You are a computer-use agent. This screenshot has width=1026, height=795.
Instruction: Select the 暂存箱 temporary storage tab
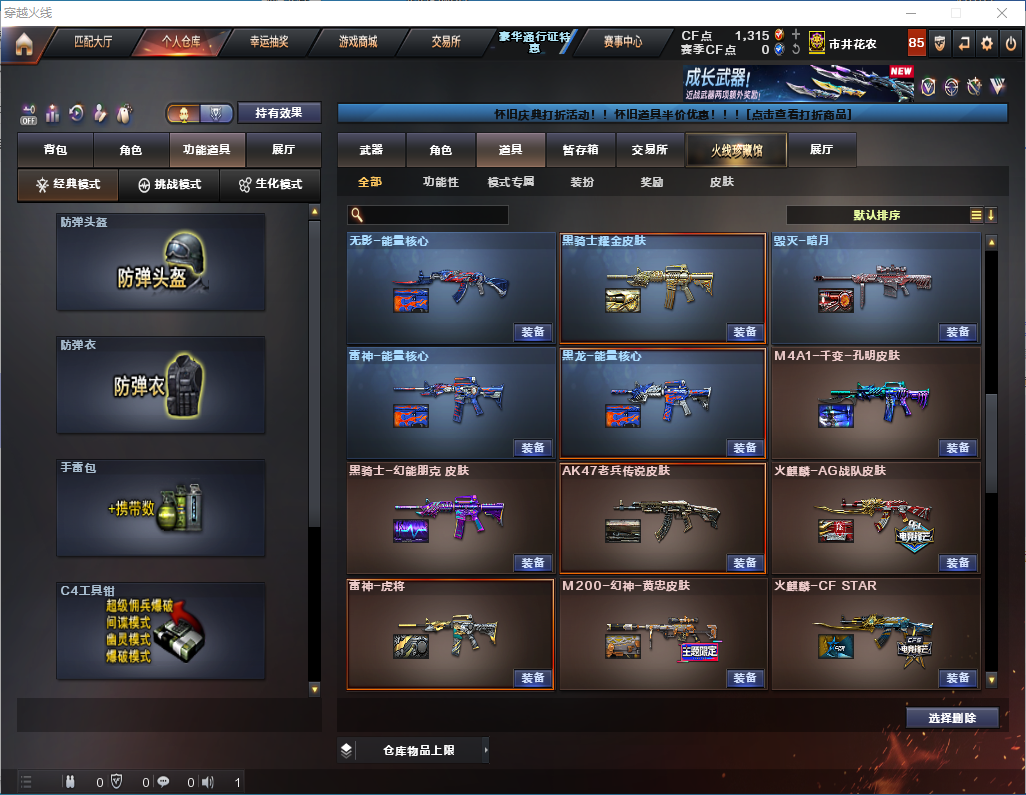580,150
